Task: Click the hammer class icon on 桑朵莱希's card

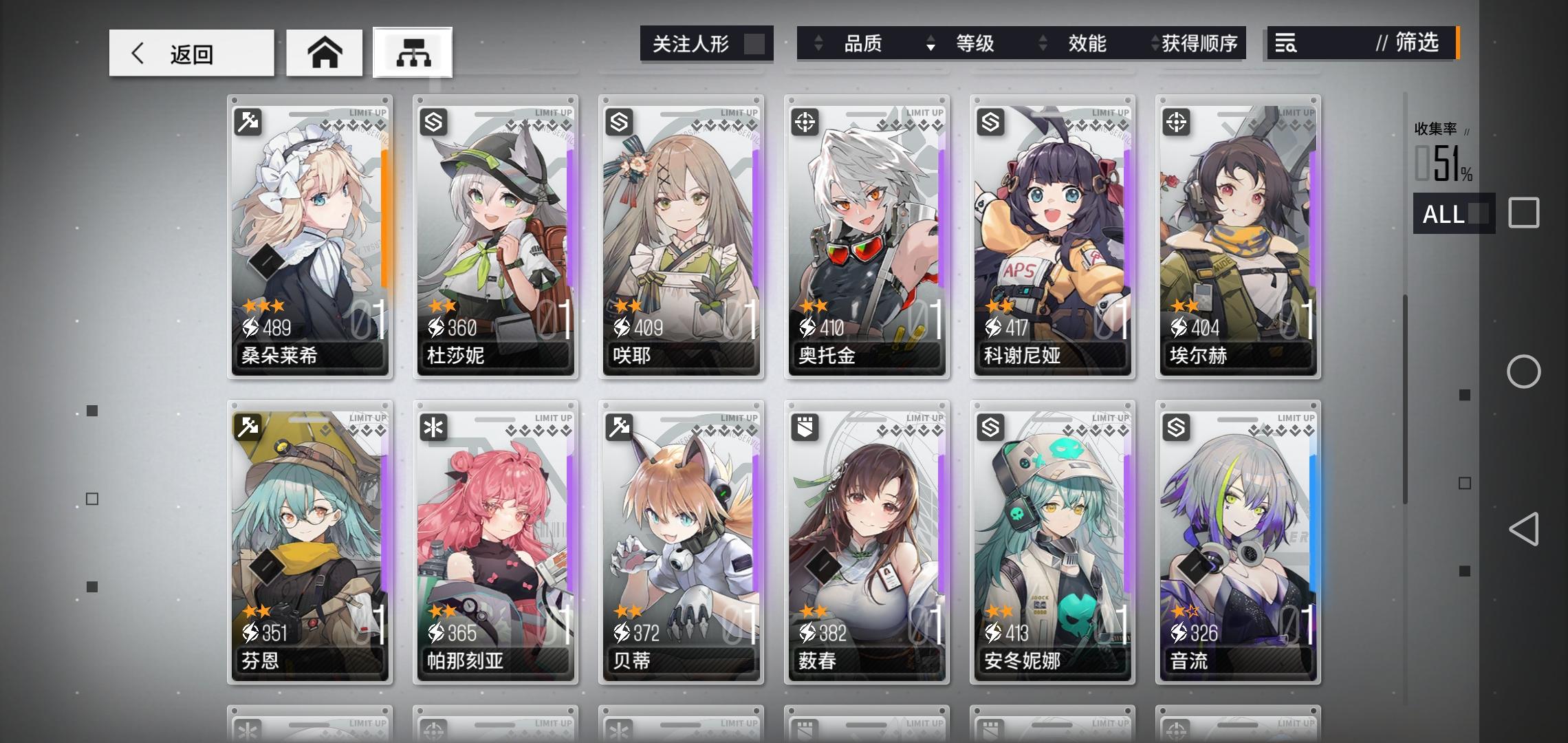Action: (249, 121)
